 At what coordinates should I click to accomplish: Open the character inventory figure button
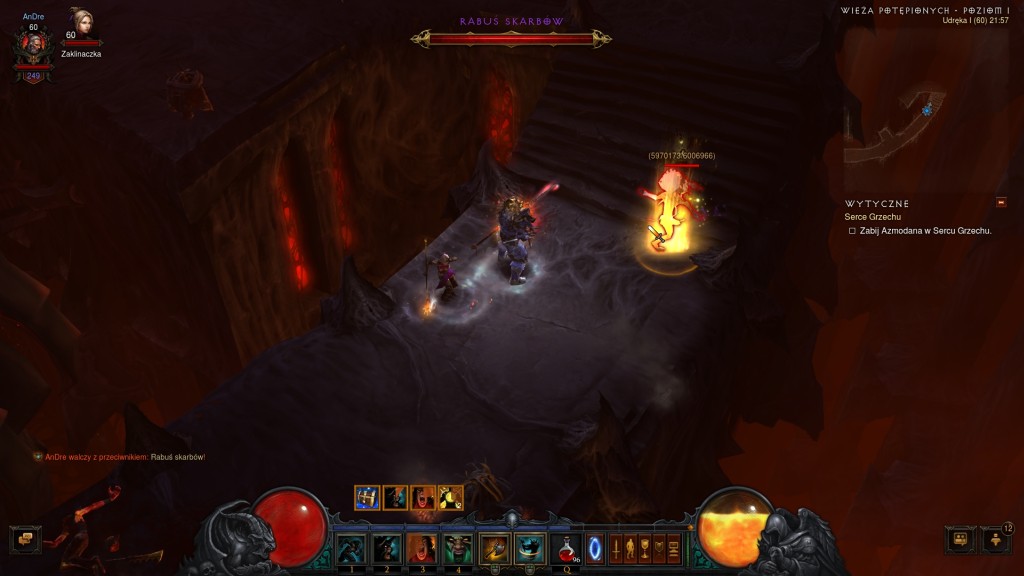(630, 549)
